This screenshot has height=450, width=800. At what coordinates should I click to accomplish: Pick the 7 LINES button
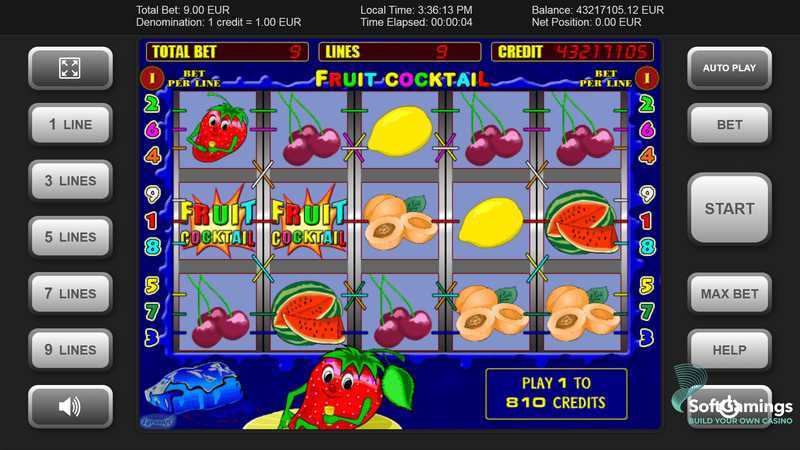[70, 294]
